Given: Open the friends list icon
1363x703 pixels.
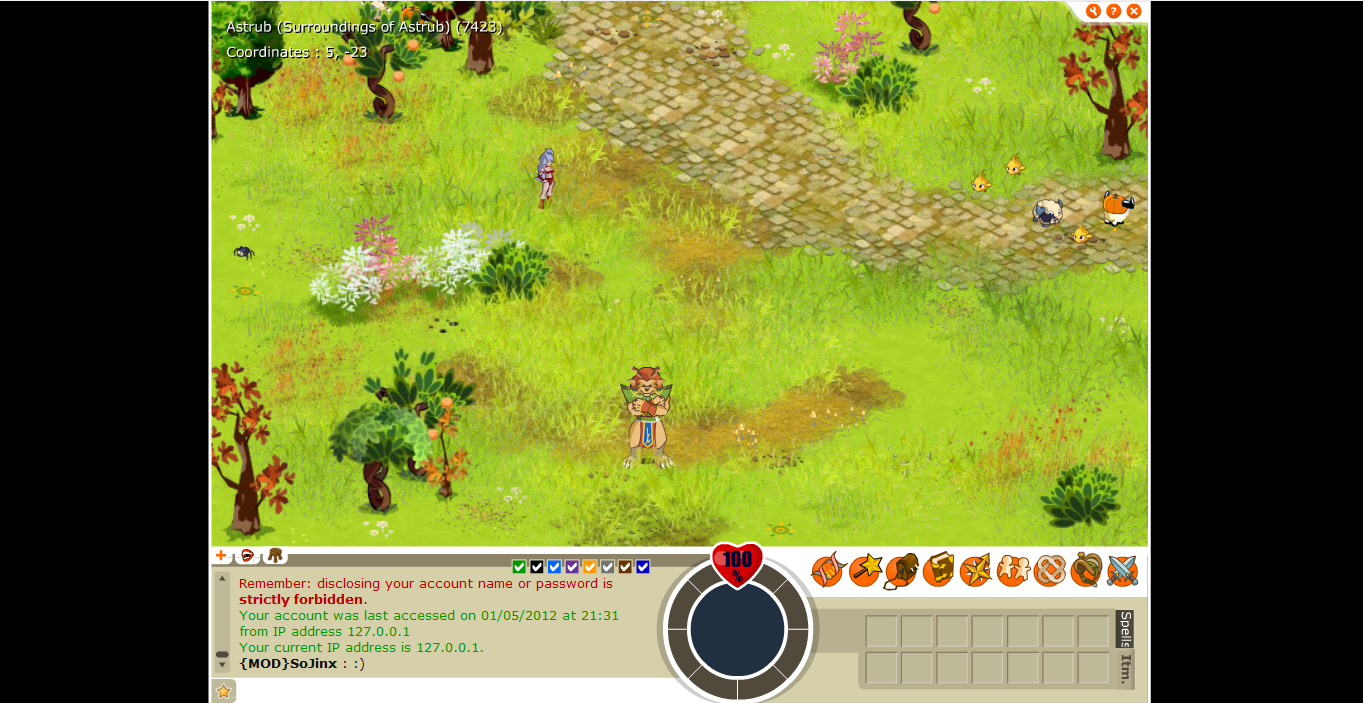Looking at the screenshot, I should [x=1012, y=571].
